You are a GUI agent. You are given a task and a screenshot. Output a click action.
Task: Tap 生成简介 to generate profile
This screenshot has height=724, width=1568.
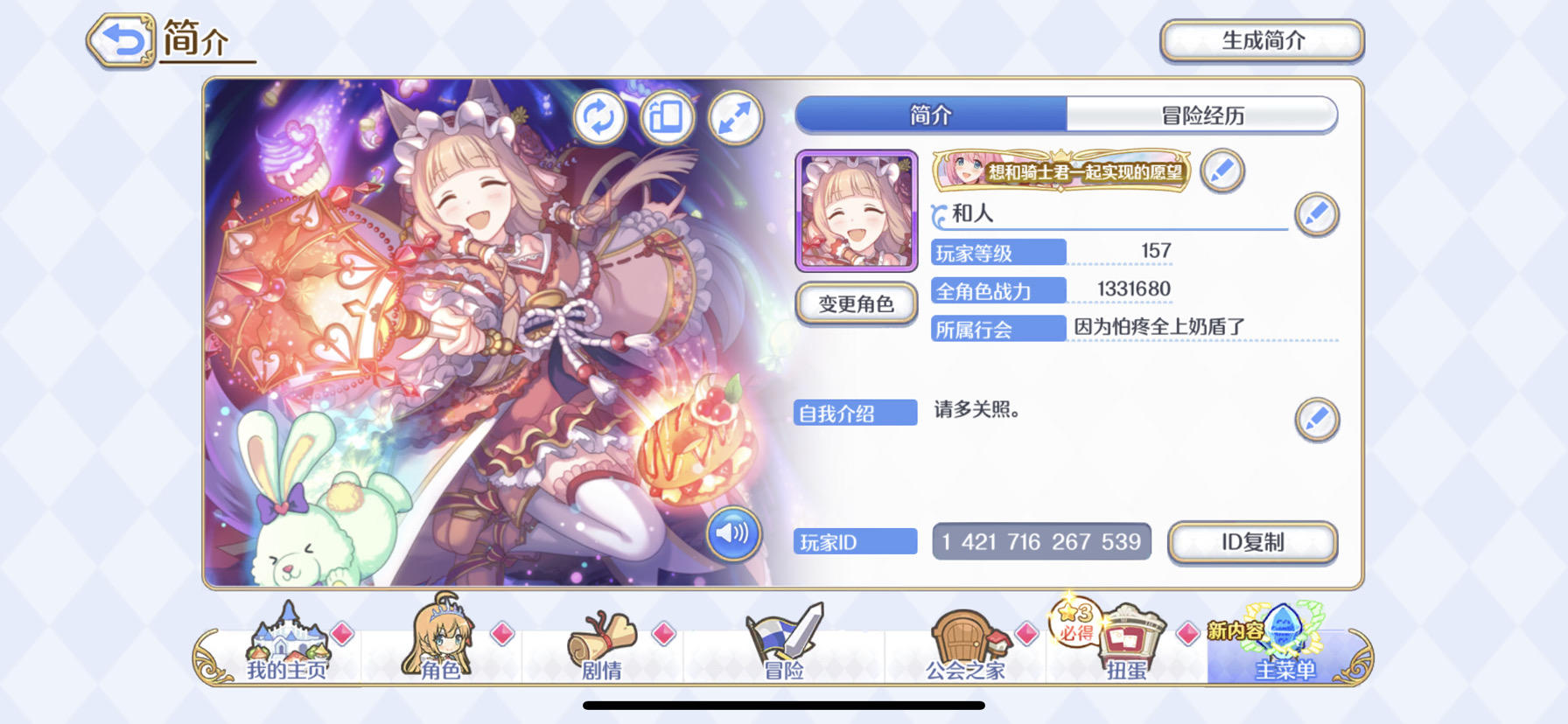[1261, 40]
